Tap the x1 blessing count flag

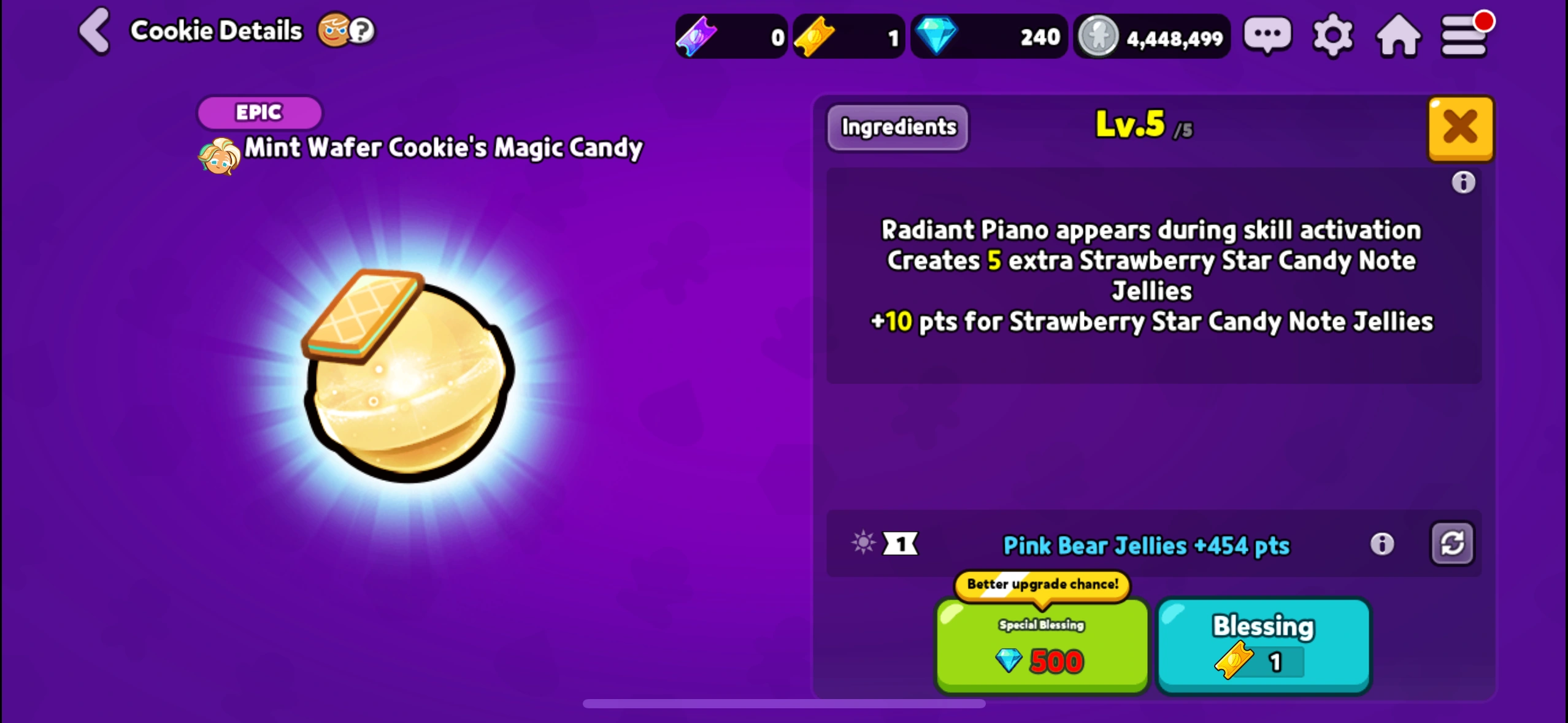[x=900, y=543]
